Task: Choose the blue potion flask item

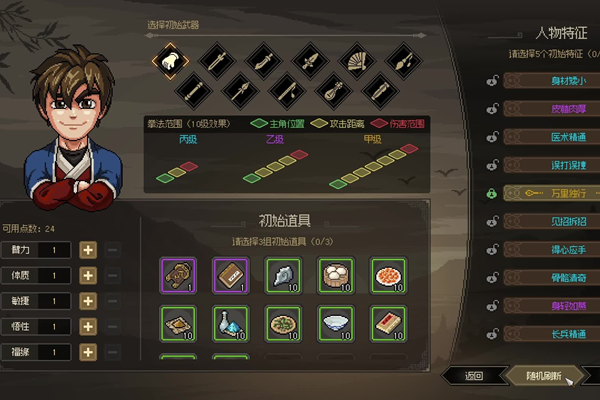Action: [229, 322]
